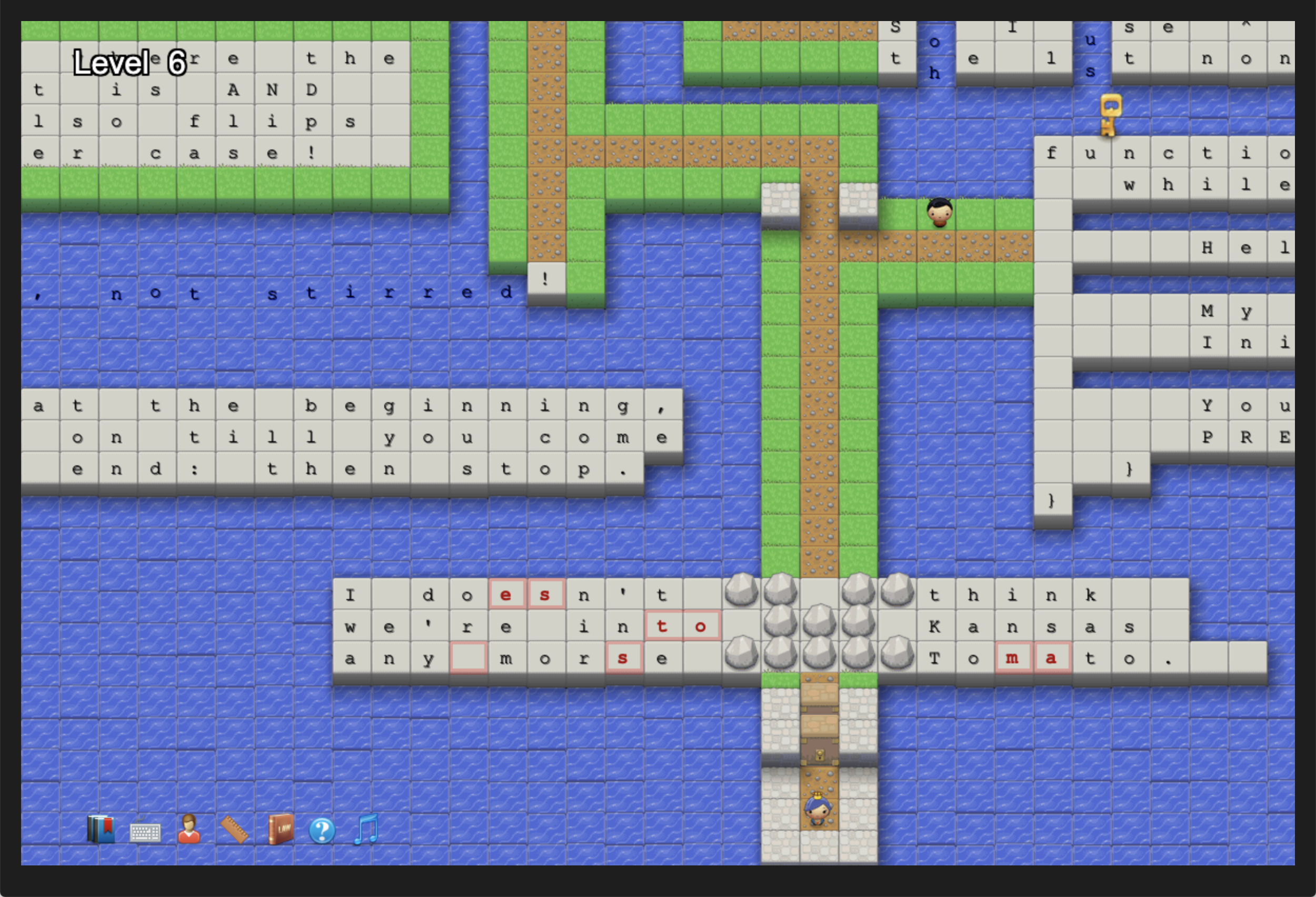Show the keyboard icon panel

click(x=145, y=832)
